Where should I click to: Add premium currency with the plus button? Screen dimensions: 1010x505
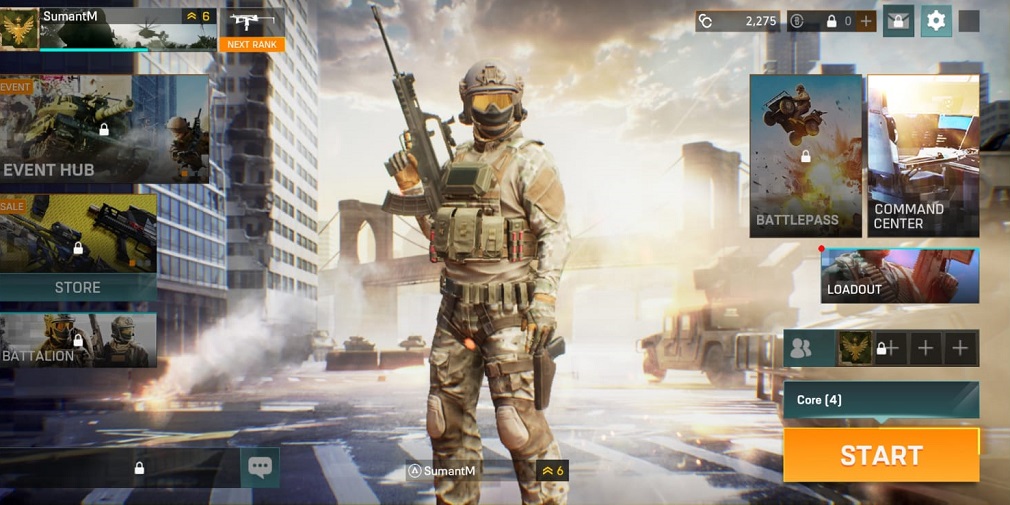click(866, 21)
